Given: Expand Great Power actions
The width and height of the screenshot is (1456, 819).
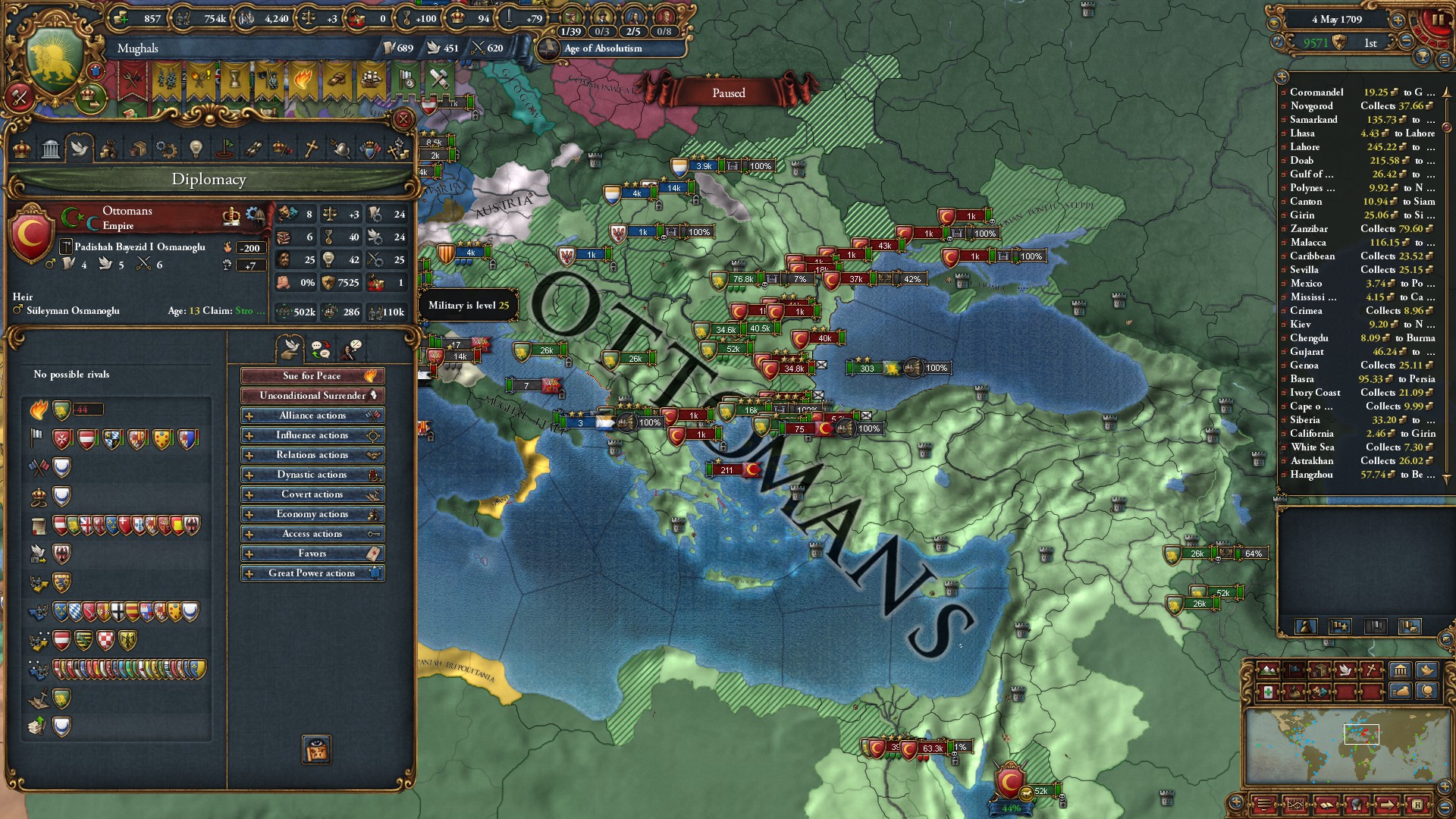Looking at the screenshot, I should click(x=312, y=573).
